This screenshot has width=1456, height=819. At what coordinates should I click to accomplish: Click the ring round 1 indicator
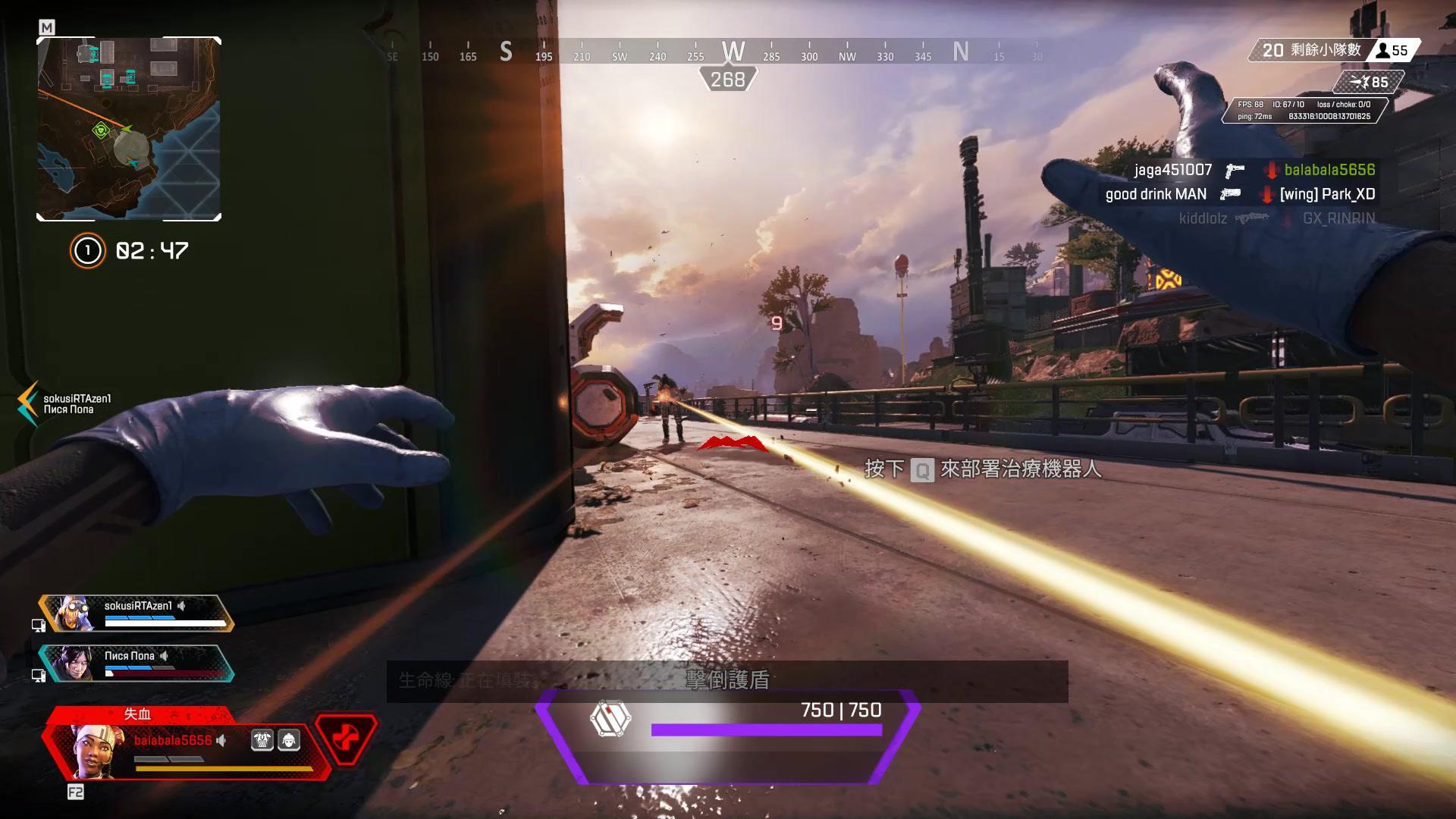87,250
